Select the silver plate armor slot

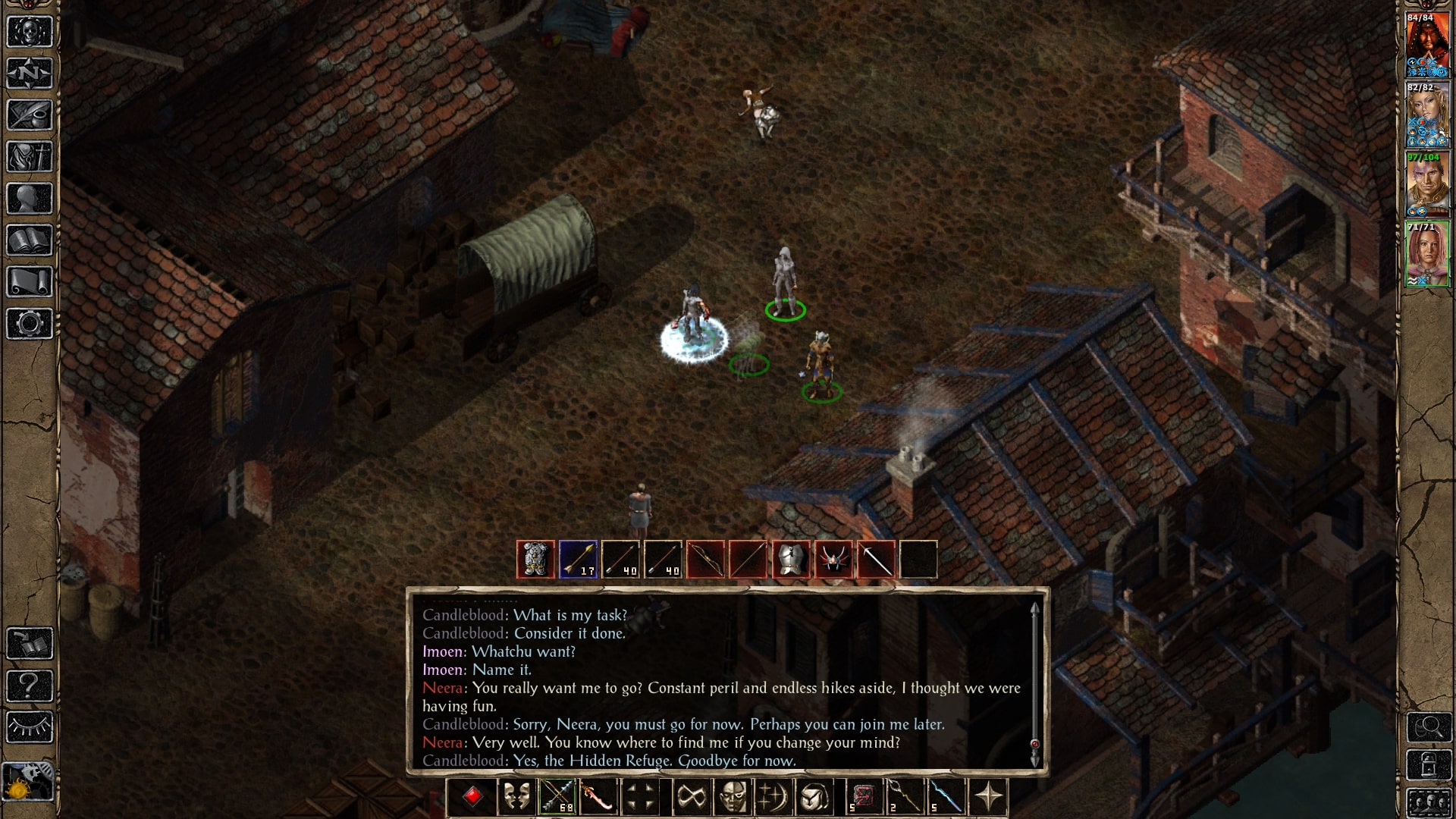(x=790, y=560)
